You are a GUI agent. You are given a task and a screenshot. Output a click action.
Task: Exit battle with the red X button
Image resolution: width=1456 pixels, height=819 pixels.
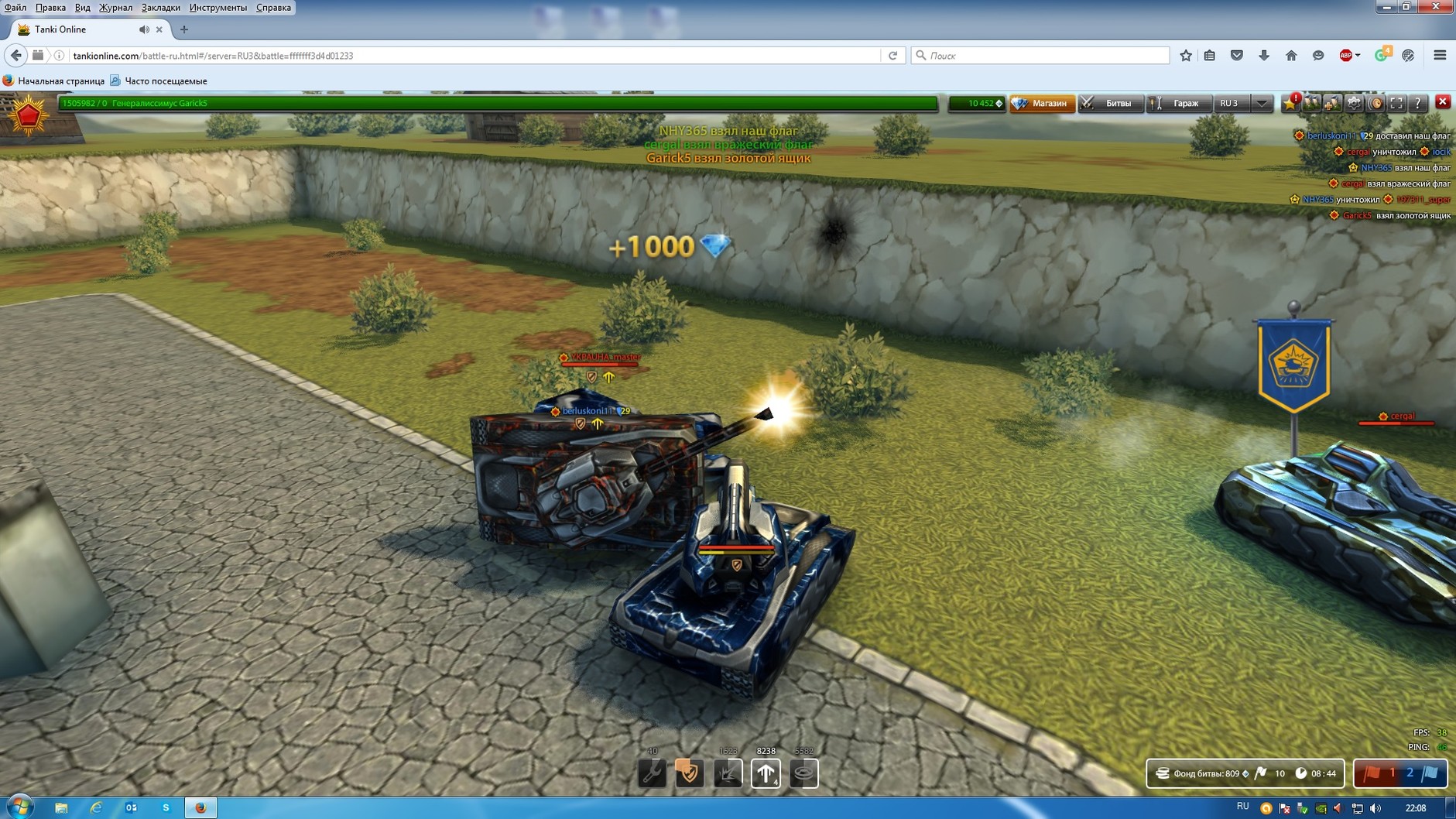click(1443, 102)
